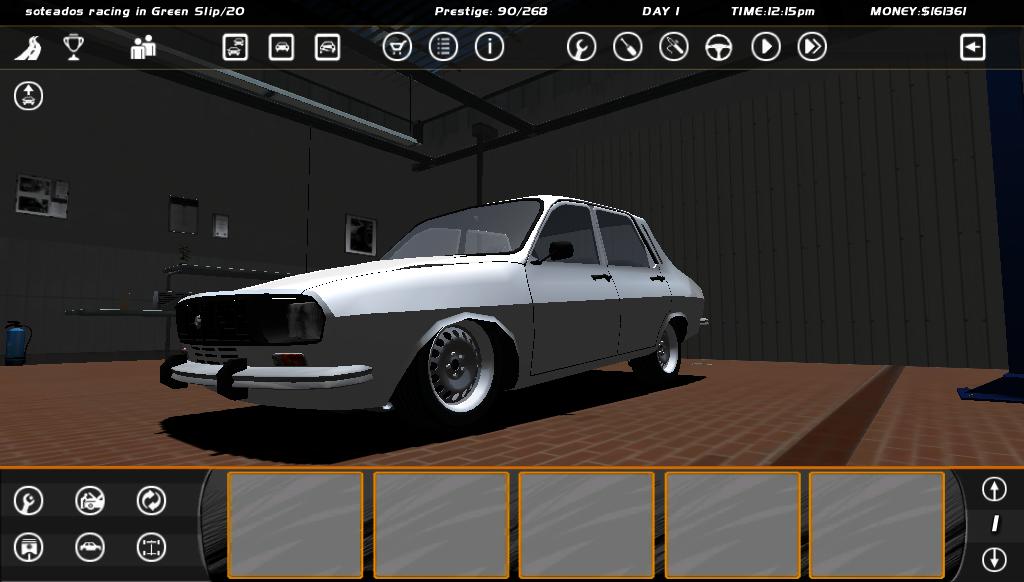The height and width of the screenshot is (582, 1024).
Task: Go to next parts page with down arrow
Action: pyautogui.click(x=993, y=558)
